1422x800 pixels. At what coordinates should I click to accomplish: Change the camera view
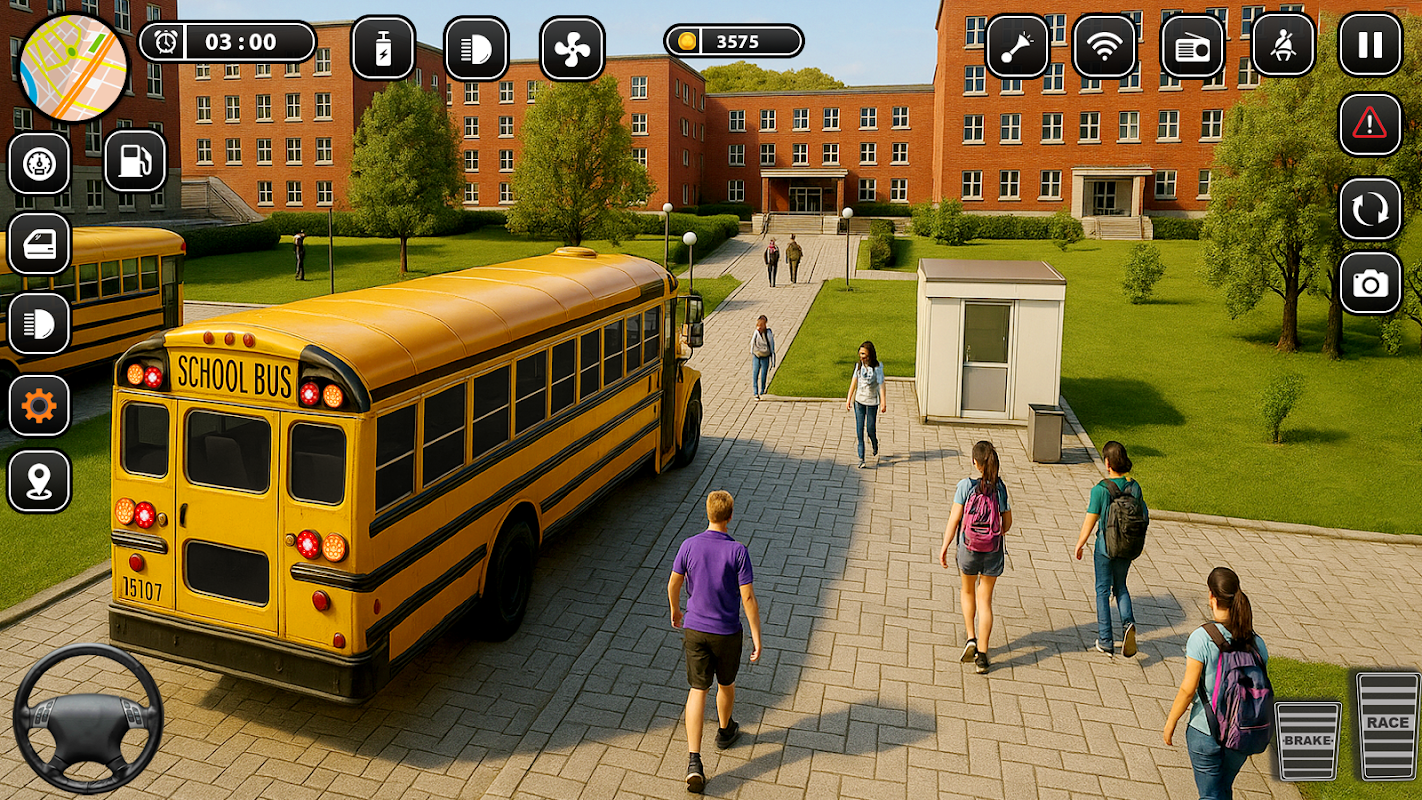(x=1370, y=284)
